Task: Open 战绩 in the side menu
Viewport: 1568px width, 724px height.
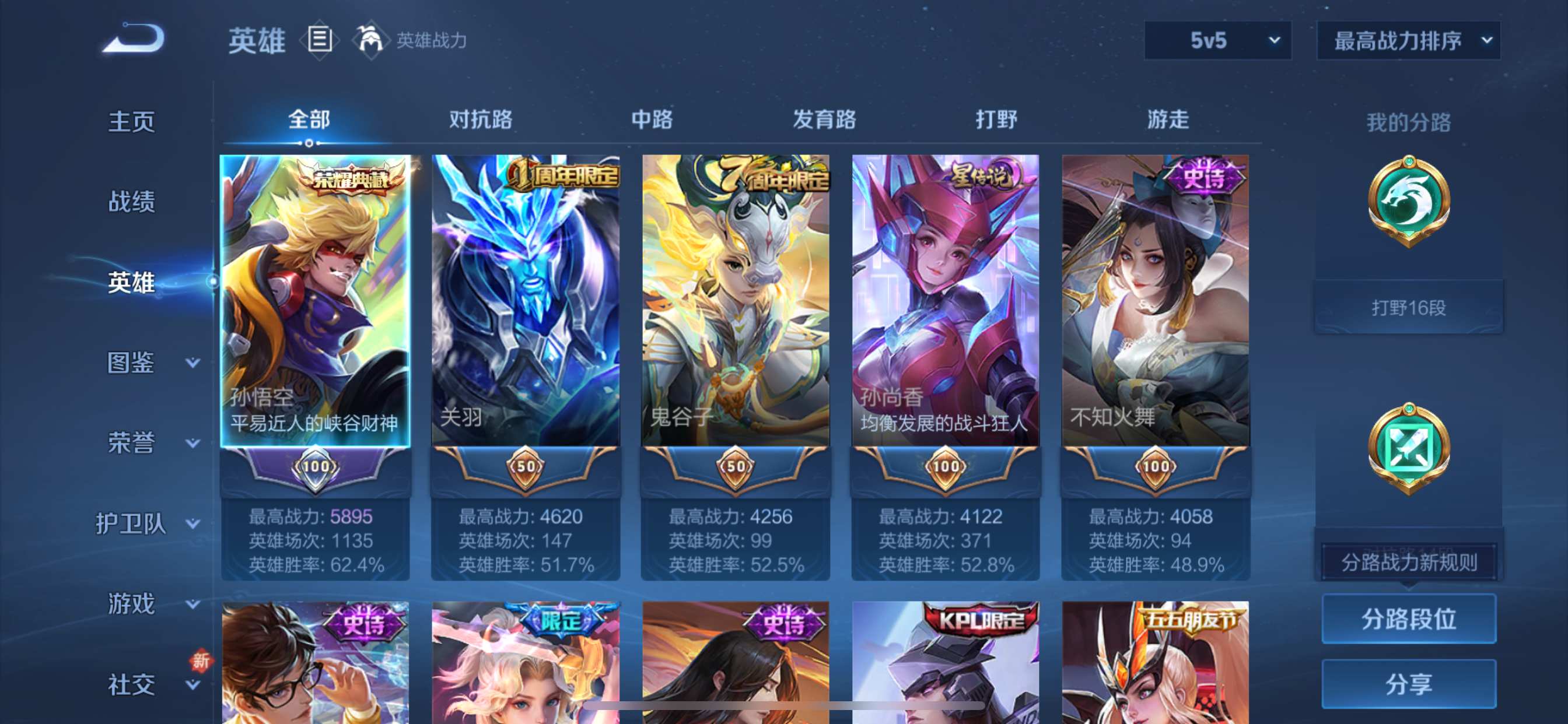Action: pos(131,201)
